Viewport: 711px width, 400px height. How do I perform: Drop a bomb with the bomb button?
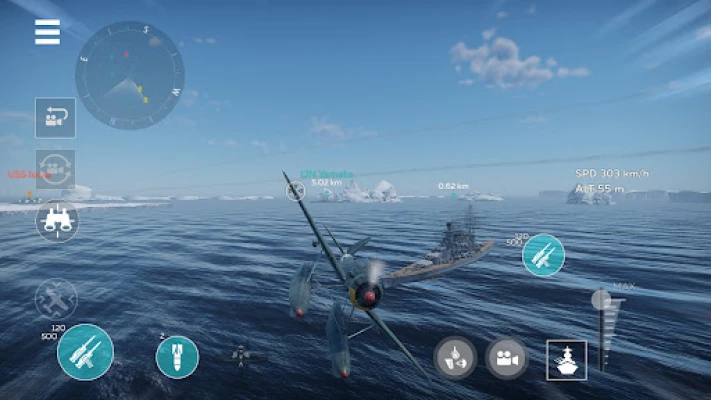pos(177,357)
